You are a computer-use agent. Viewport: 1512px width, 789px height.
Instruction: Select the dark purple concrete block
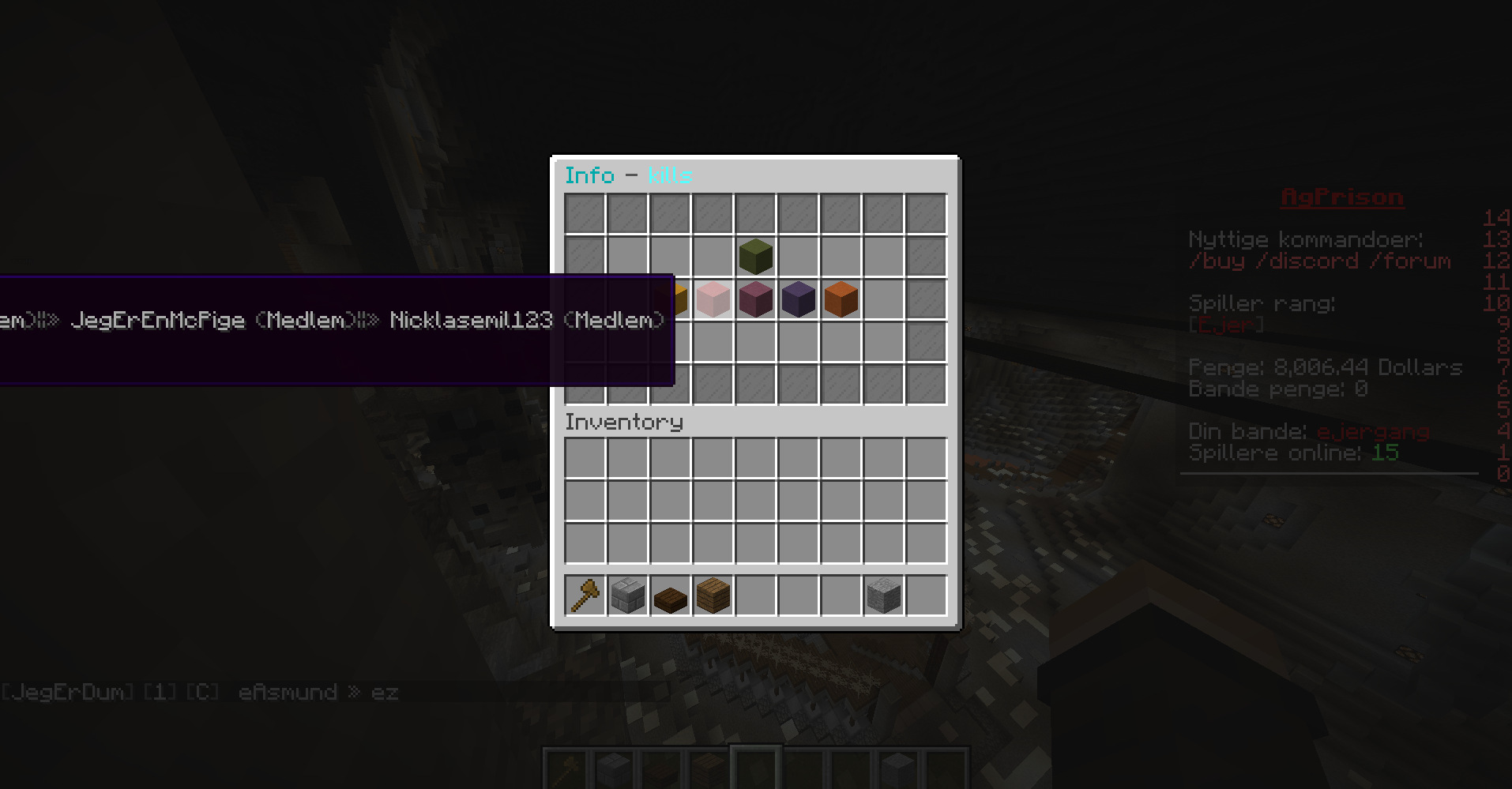[x=797, y=299]
